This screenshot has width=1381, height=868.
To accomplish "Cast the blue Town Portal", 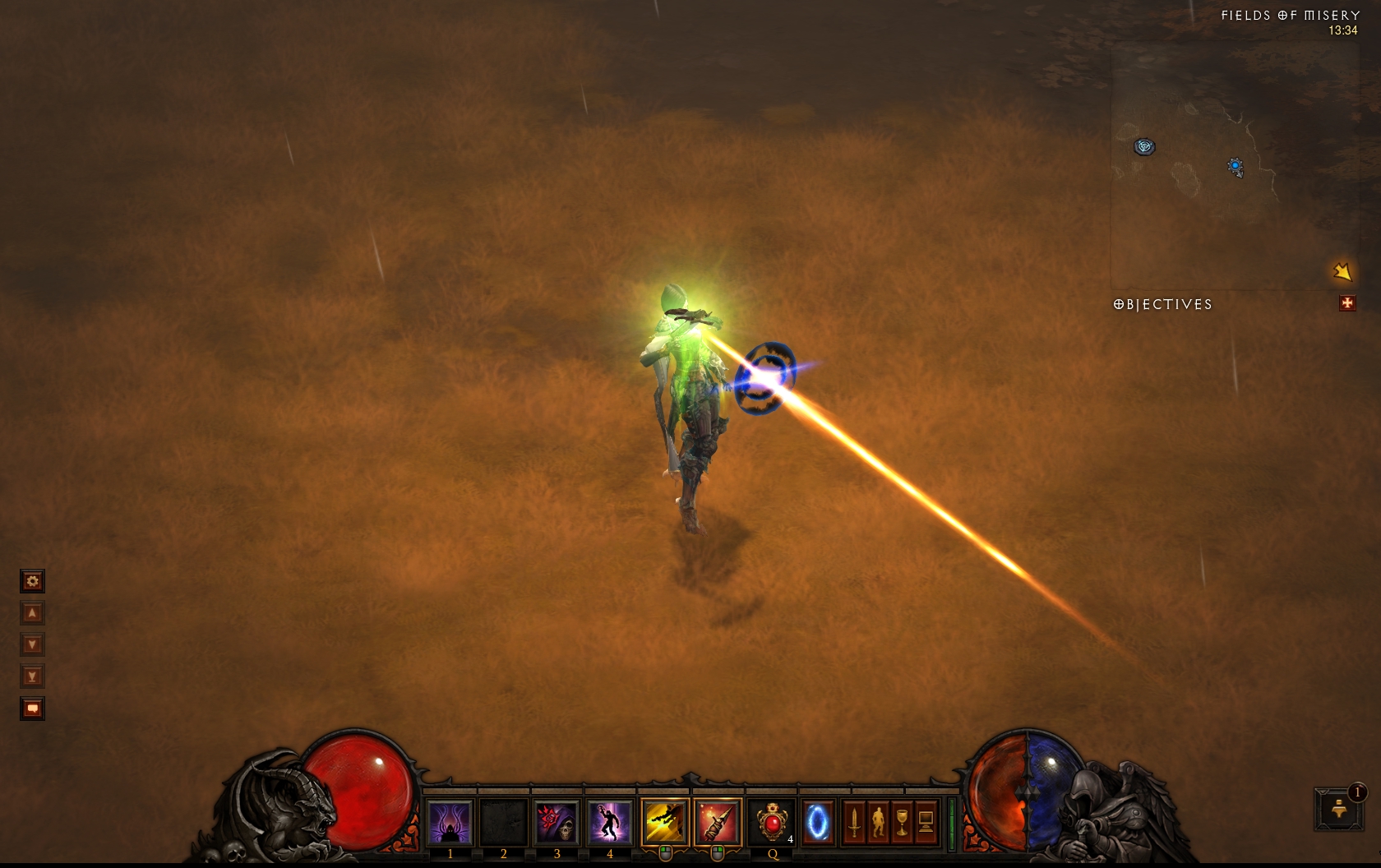I will [818, 822].
